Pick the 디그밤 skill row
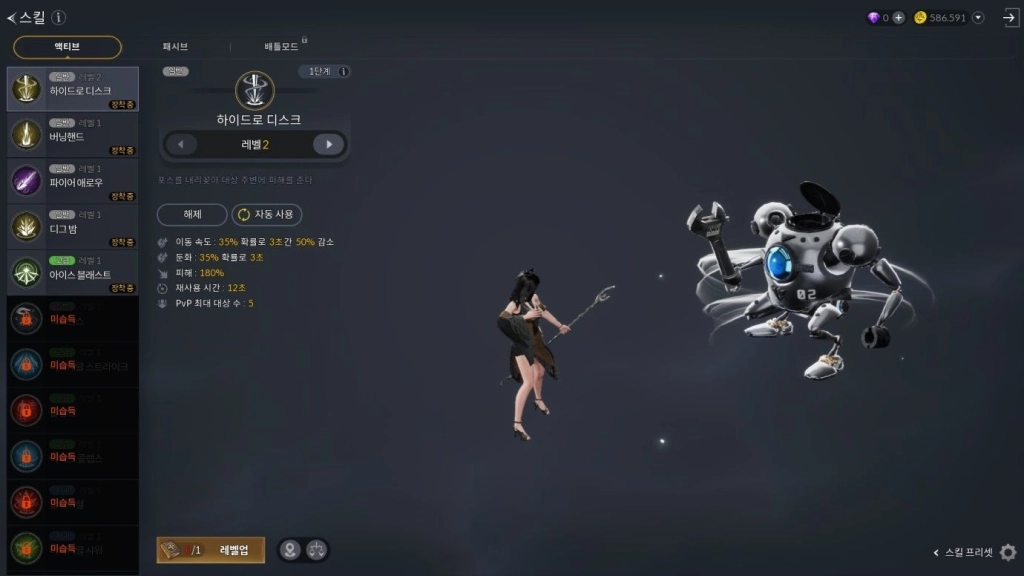This screenshot has height=576, width=1024. point(73,227)
